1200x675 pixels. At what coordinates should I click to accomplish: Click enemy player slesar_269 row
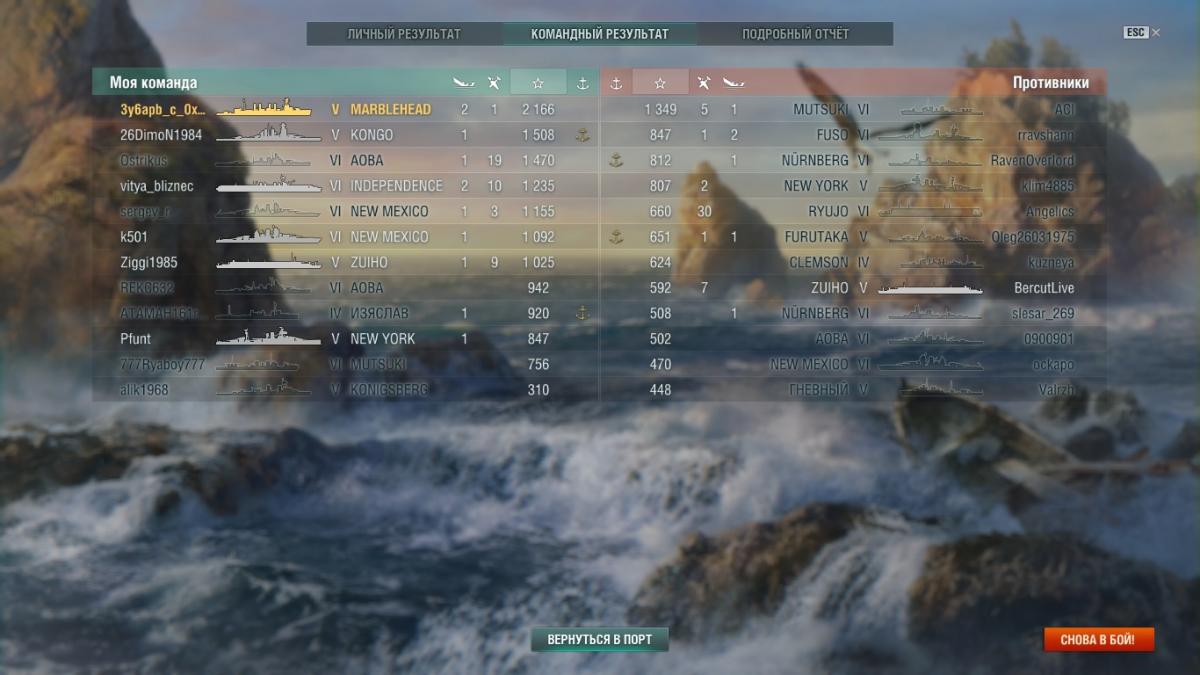(1041, 313)
